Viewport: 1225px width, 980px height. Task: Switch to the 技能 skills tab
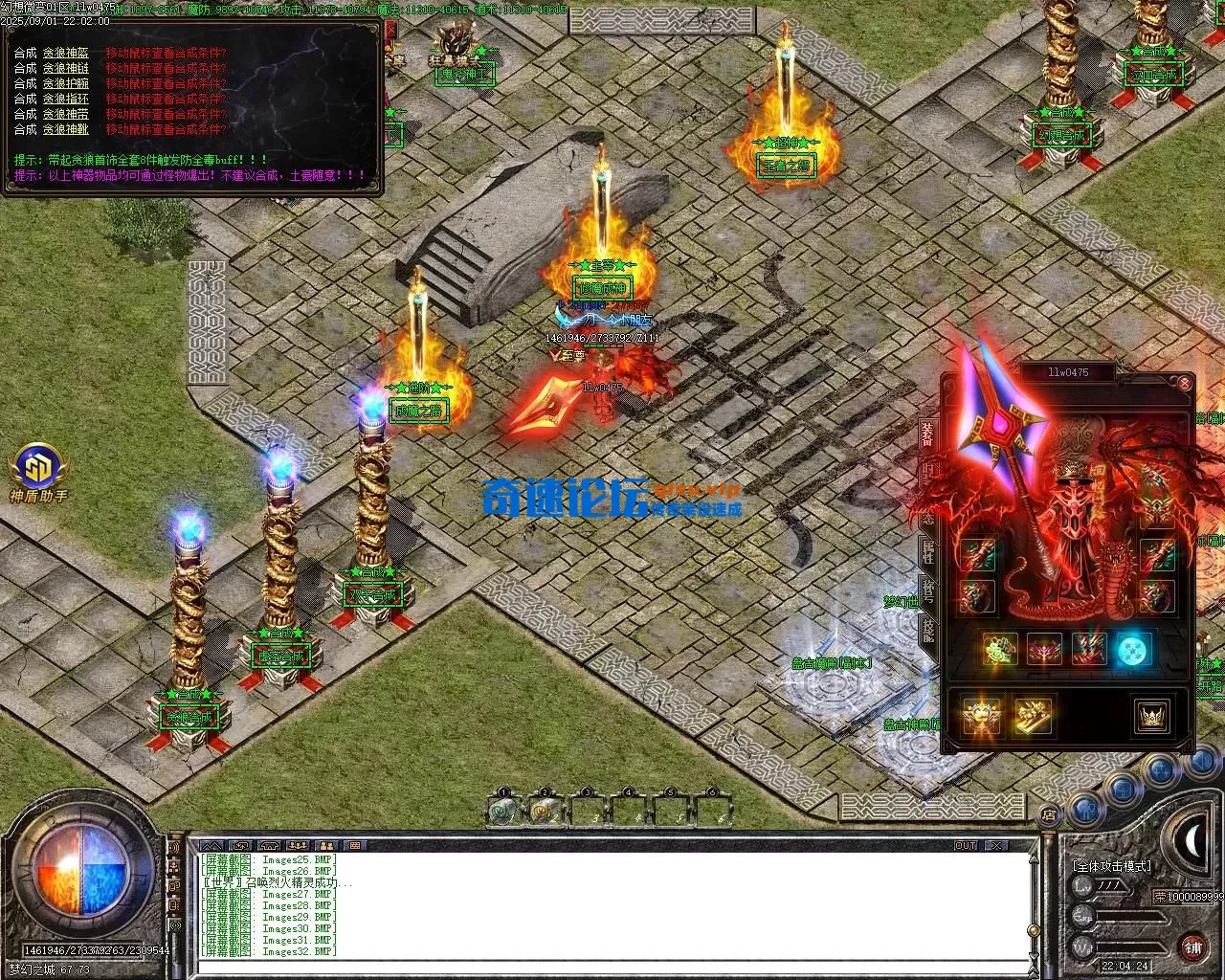coord(927,630)
